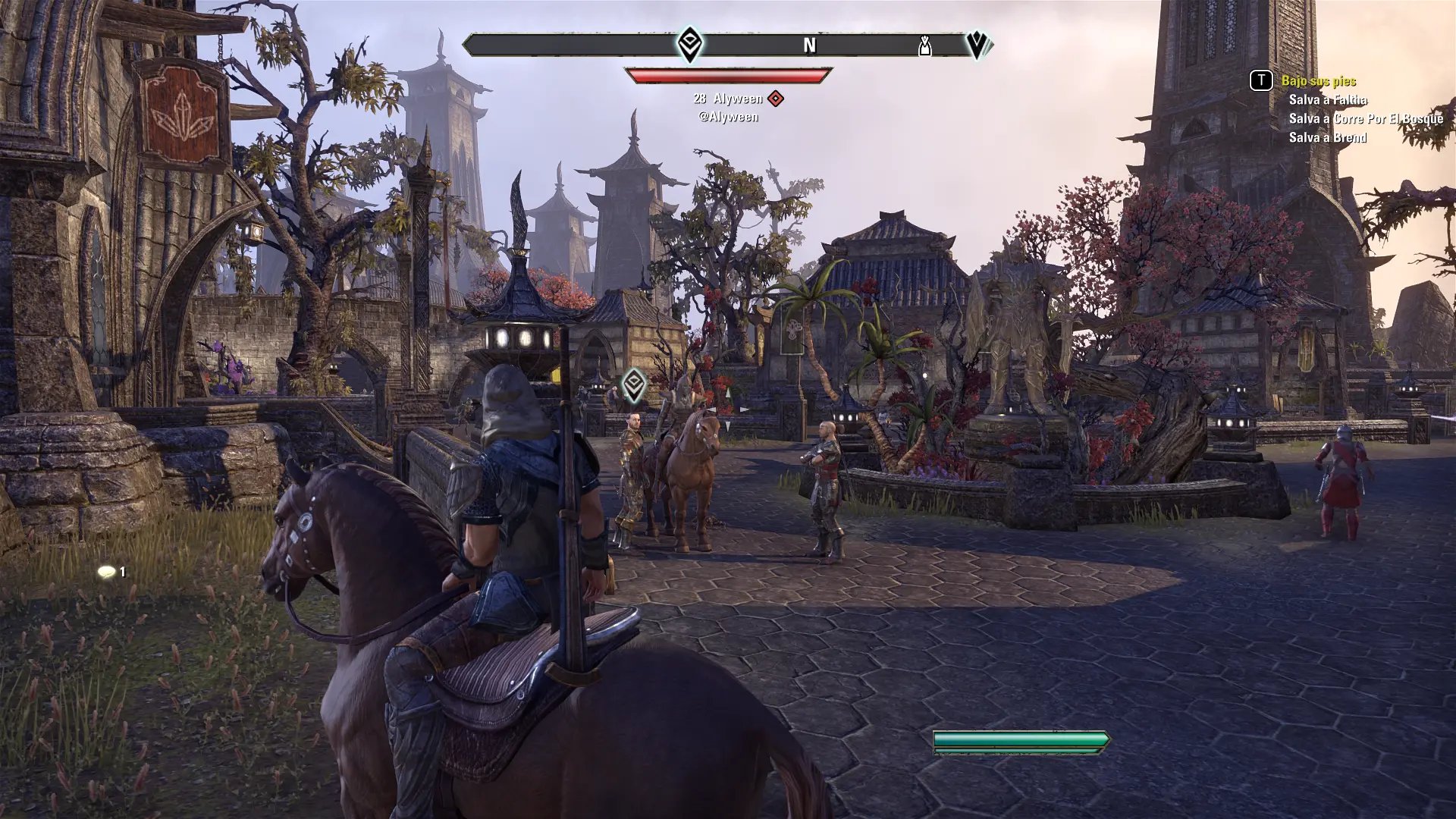Click the "Salva a Faltha" objective
Viewport: 1456px width, 819px height.
point(1328,100)
